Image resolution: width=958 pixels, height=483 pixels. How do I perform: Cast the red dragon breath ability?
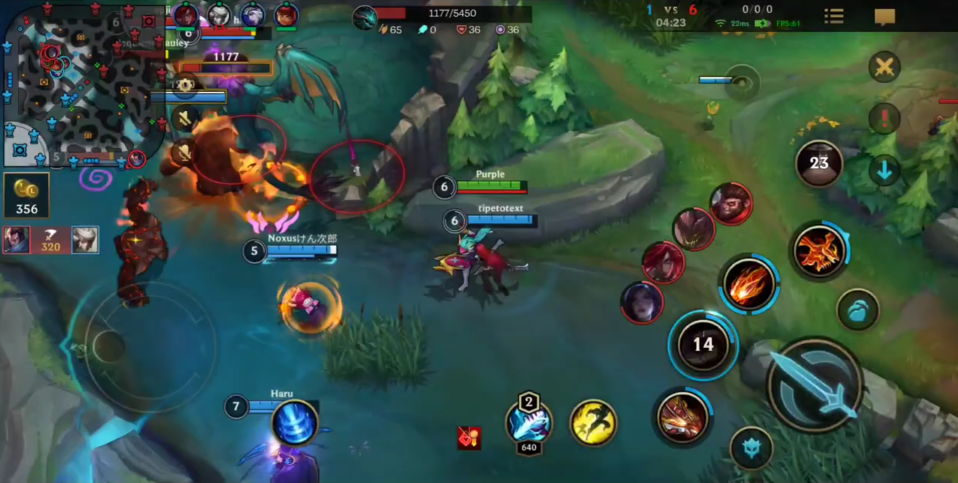click(x=682, y=416)
